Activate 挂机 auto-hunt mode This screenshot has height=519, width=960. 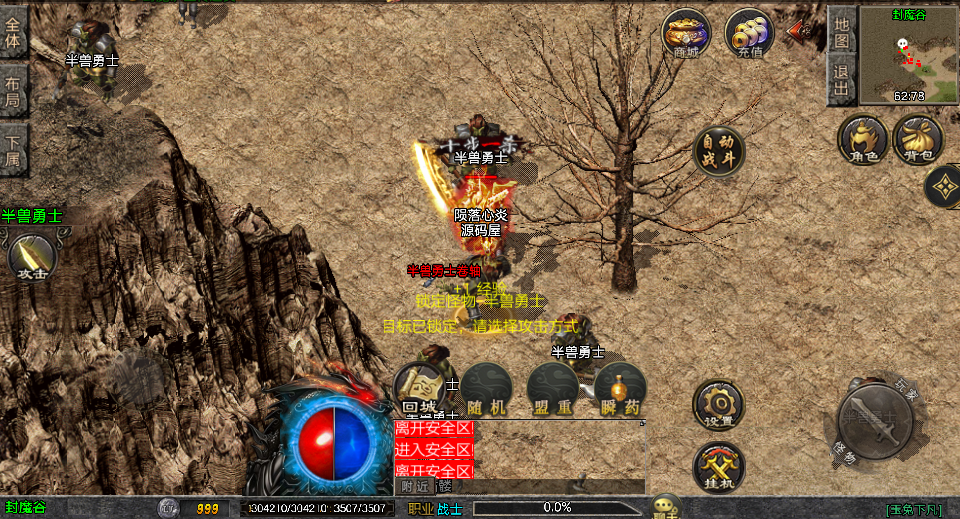[x=718, y=466]
